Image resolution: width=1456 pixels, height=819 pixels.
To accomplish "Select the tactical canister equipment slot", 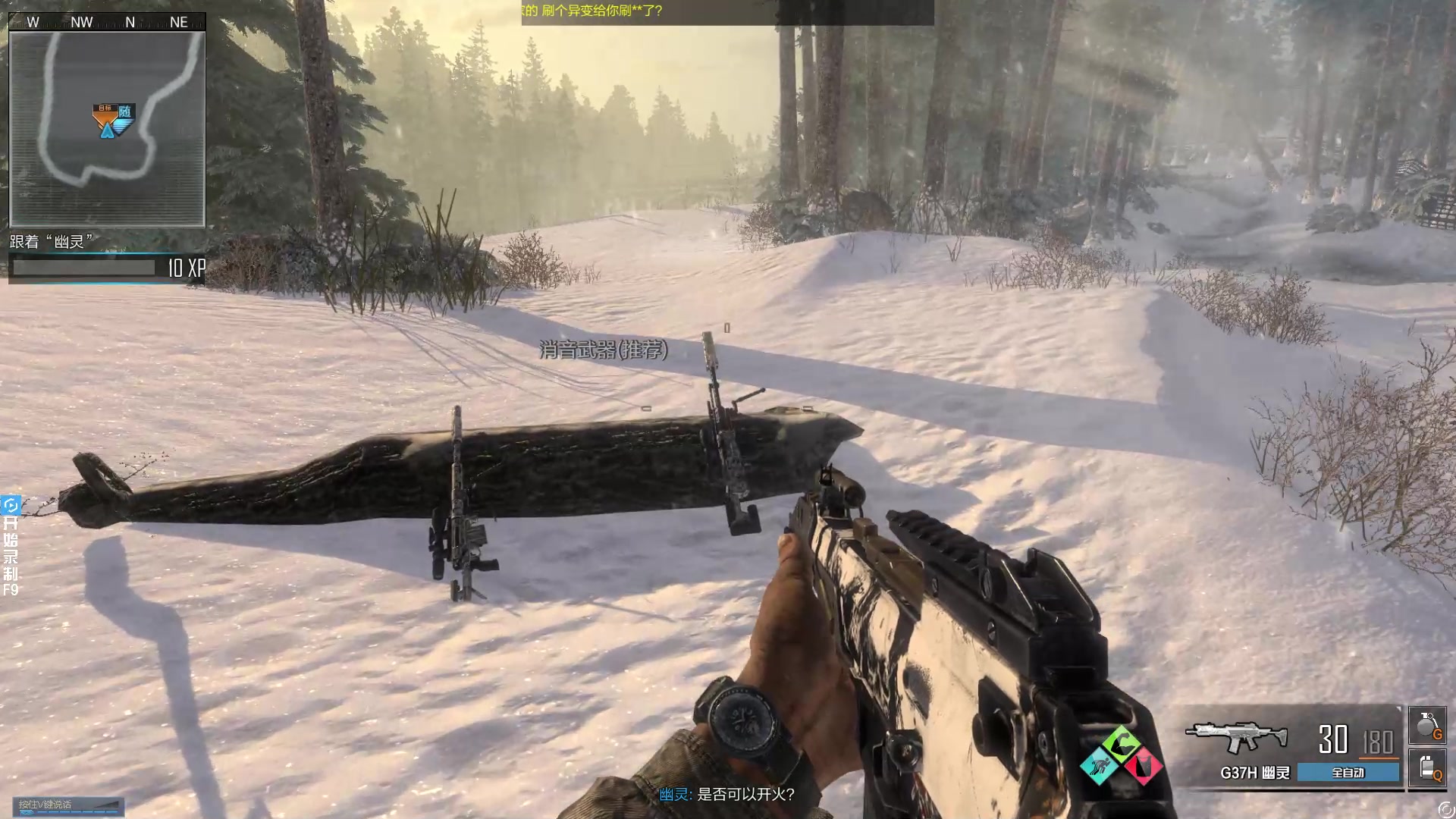I will pyautogui.click(x=1426, y=767).
